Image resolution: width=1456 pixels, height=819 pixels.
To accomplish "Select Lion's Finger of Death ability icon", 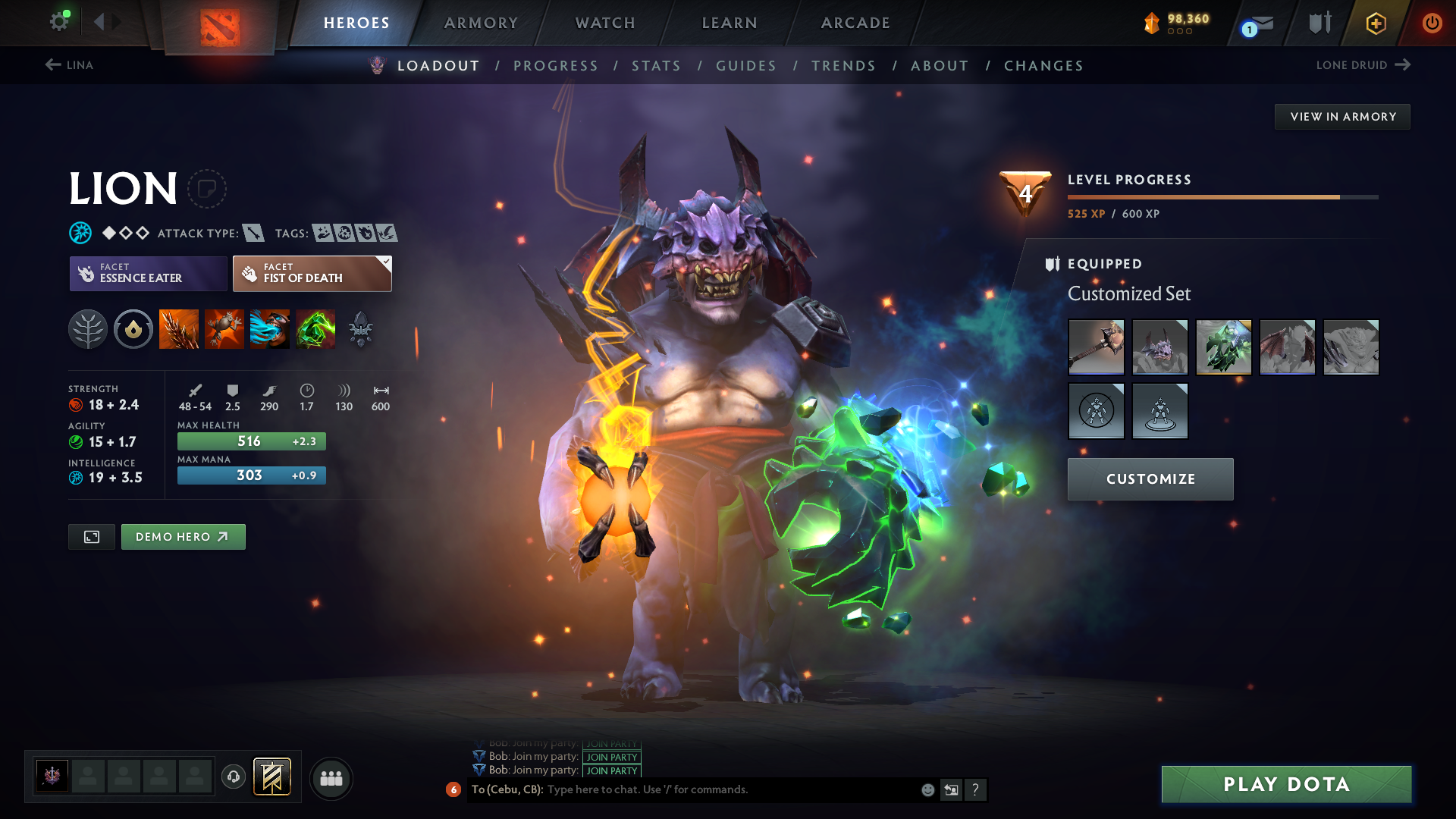I will (315, 329).
